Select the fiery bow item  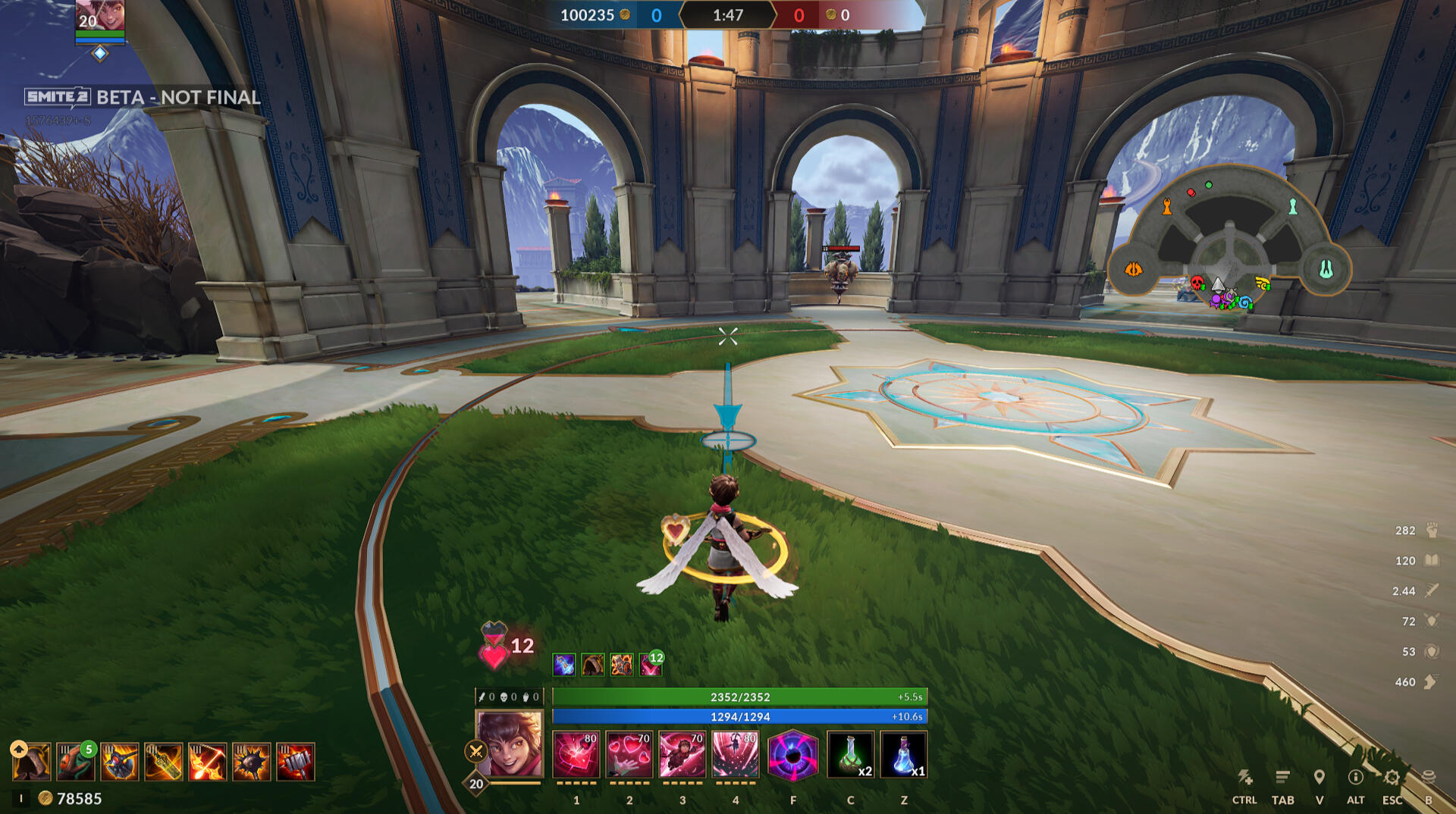click(208, 762)
